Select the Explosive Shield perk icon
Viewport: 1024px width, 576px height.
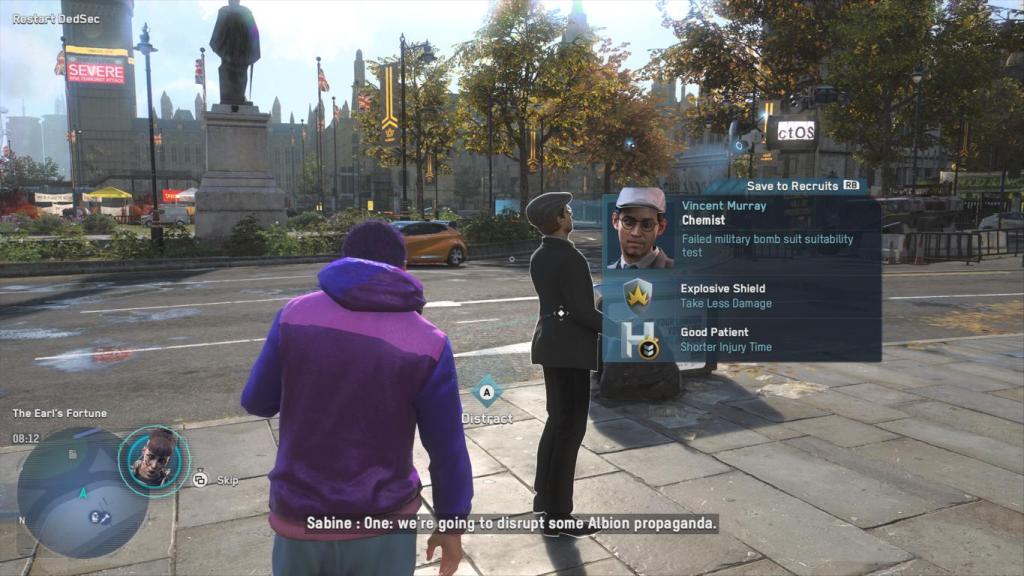point(638,295)
